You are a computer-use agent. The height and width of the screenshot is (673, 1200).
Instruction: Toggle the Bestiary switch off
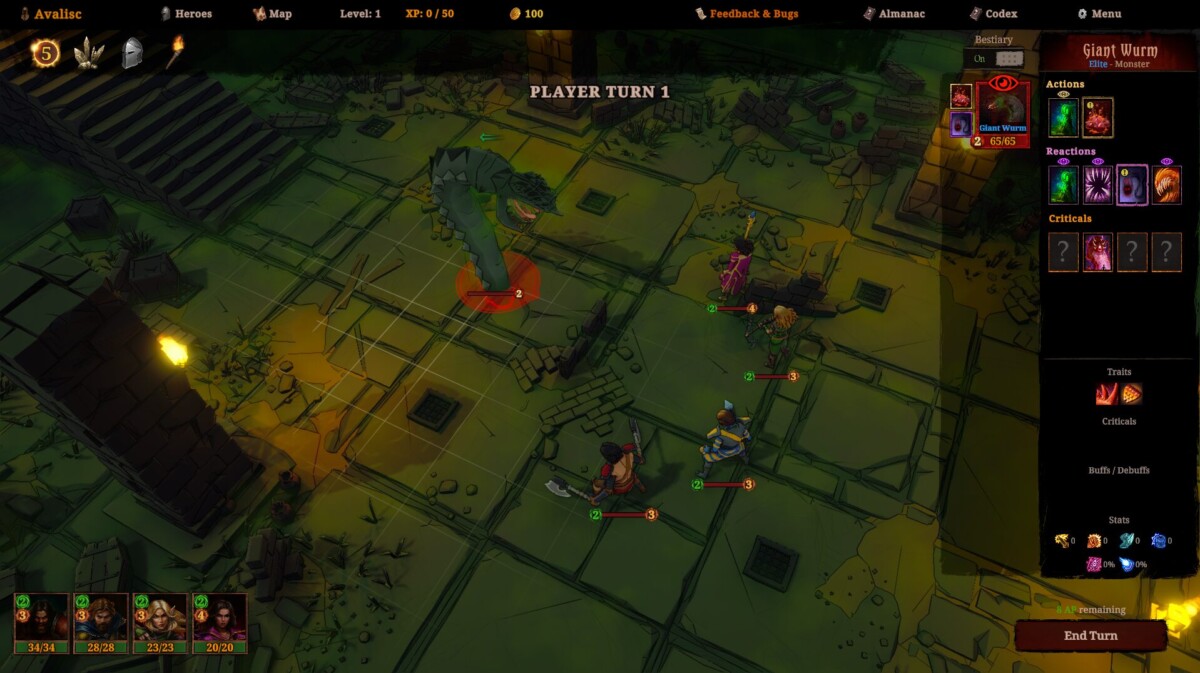1008,59
